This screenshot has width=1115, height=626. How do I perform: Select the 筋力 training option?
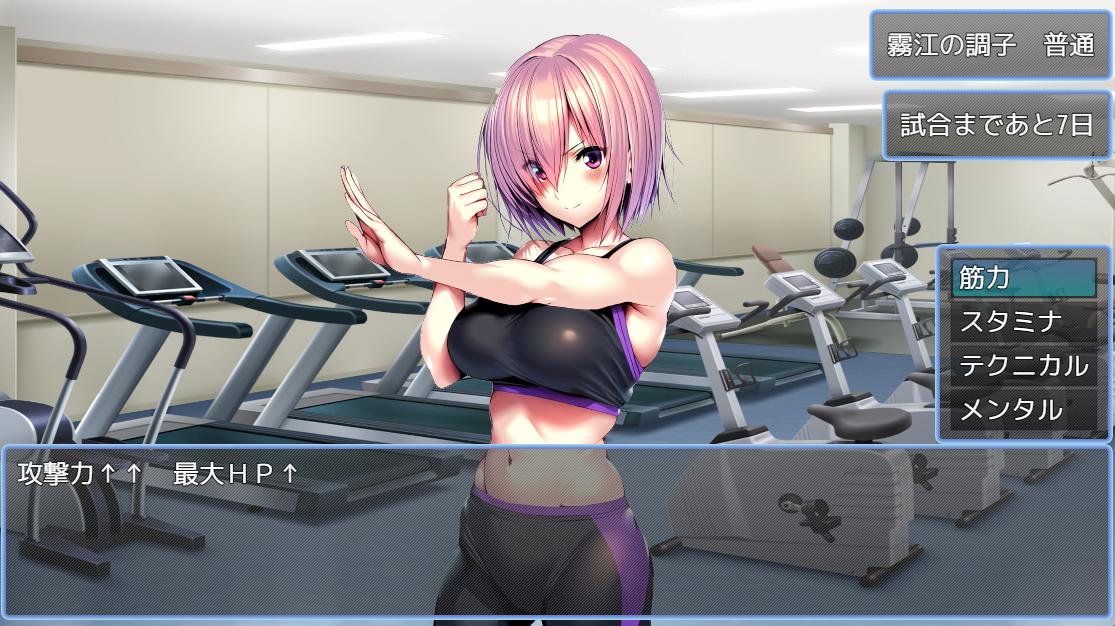[x=1023, y=279]
